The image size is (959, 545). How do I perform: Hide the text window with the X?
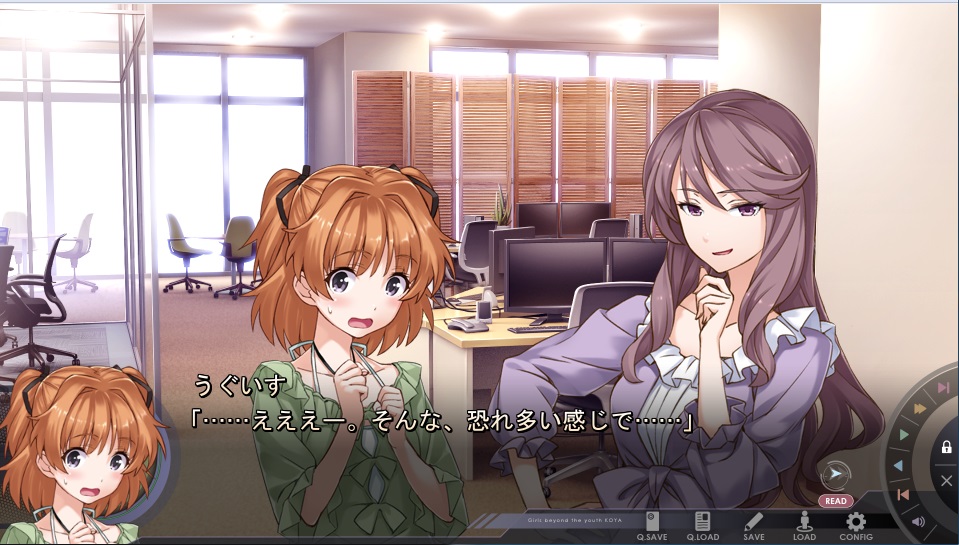pos(946,481)
